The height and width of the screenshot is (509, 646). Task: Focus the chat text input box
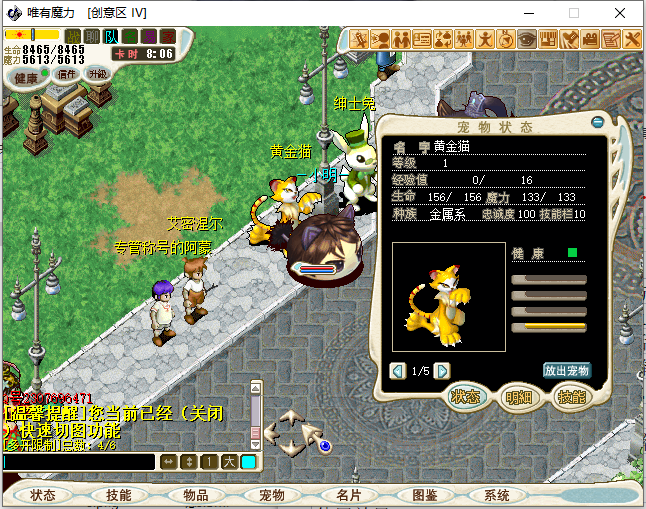[78, 461]
